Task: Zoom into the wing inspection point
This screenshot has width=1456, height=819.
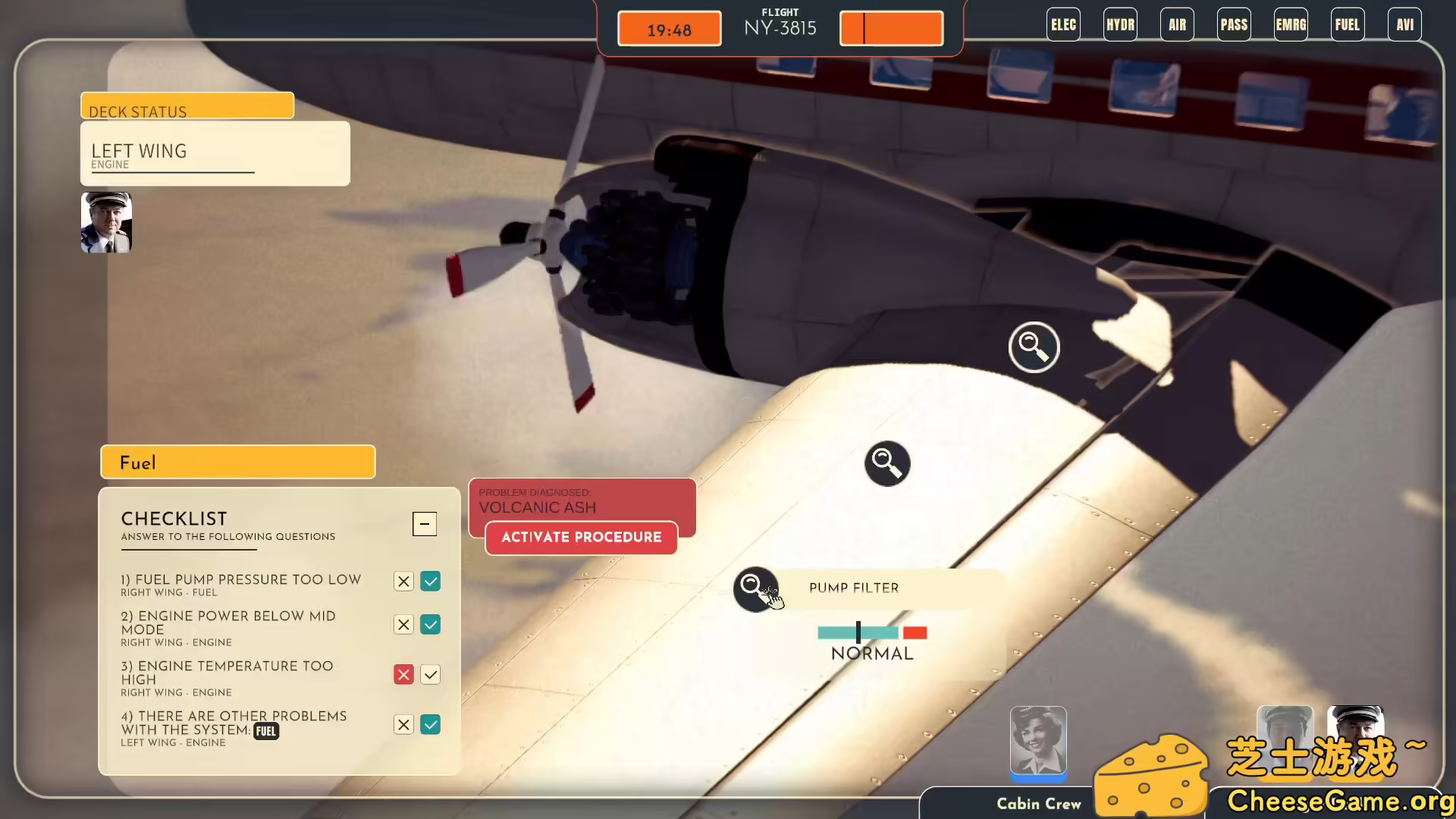Action: (887, 463)
